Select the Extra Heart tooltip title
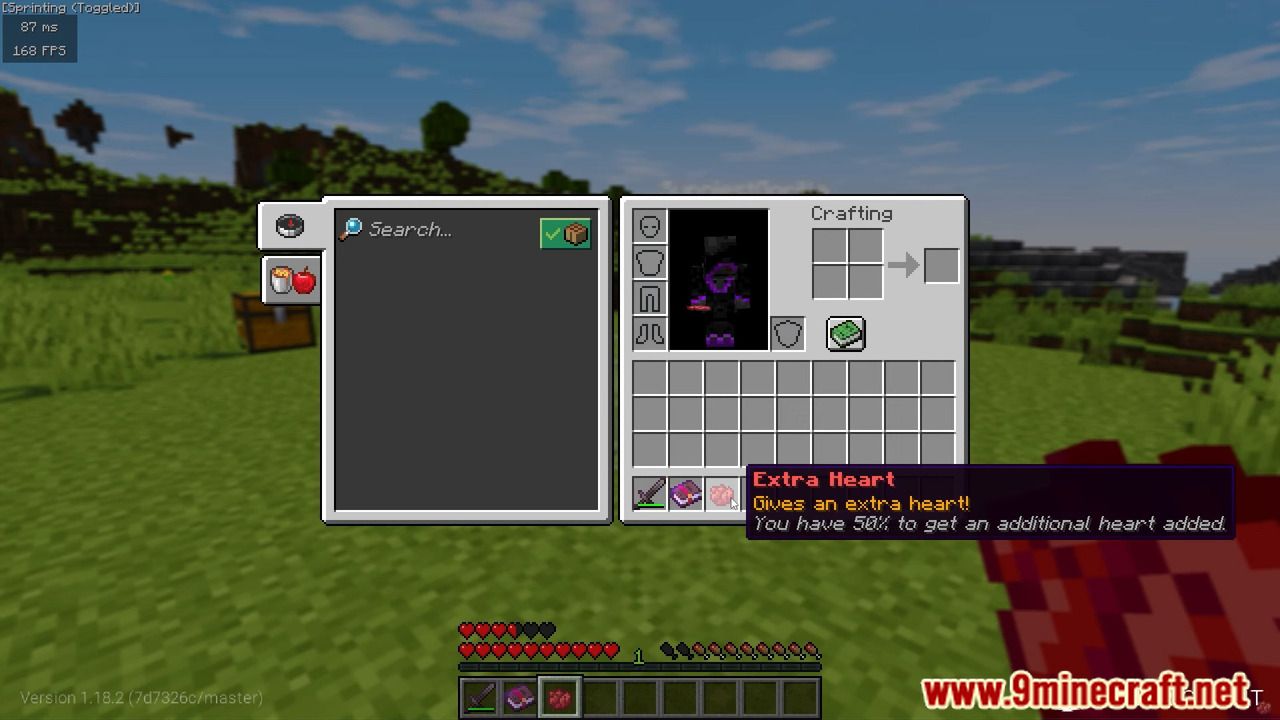1280x720 pixels. [x=822, y=479]
